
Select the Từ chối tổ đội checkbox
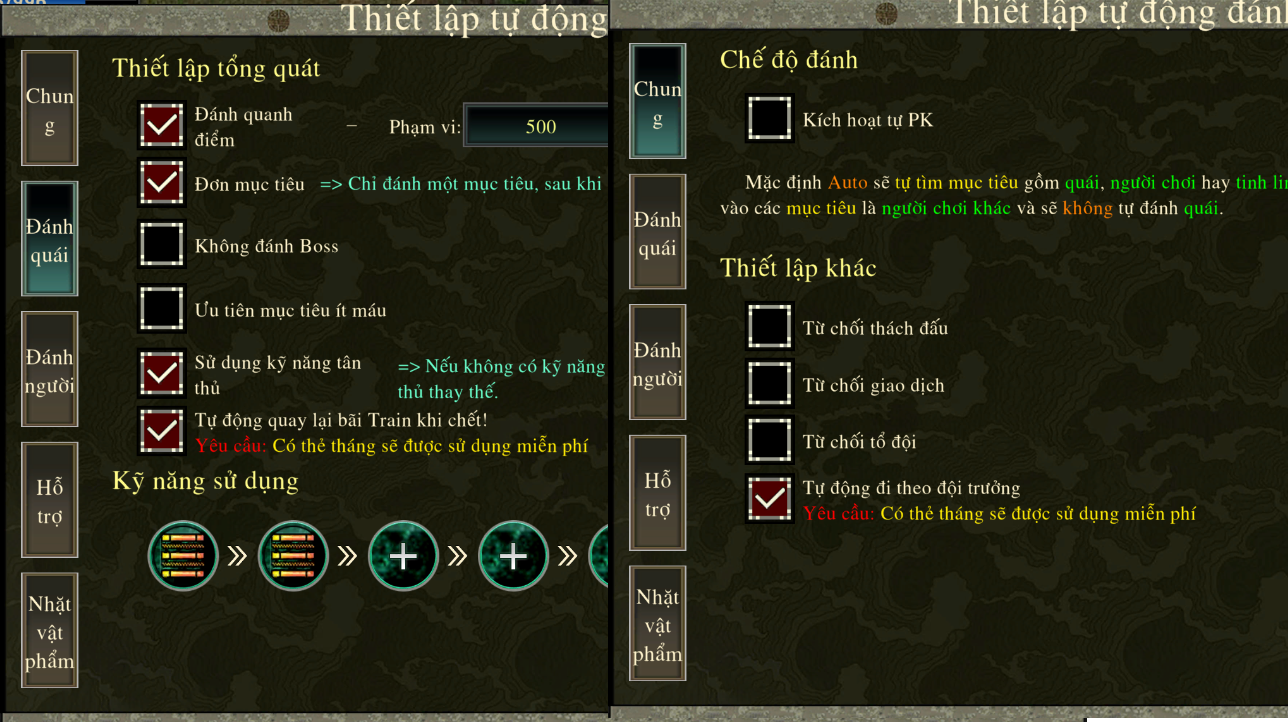[770, 441]
